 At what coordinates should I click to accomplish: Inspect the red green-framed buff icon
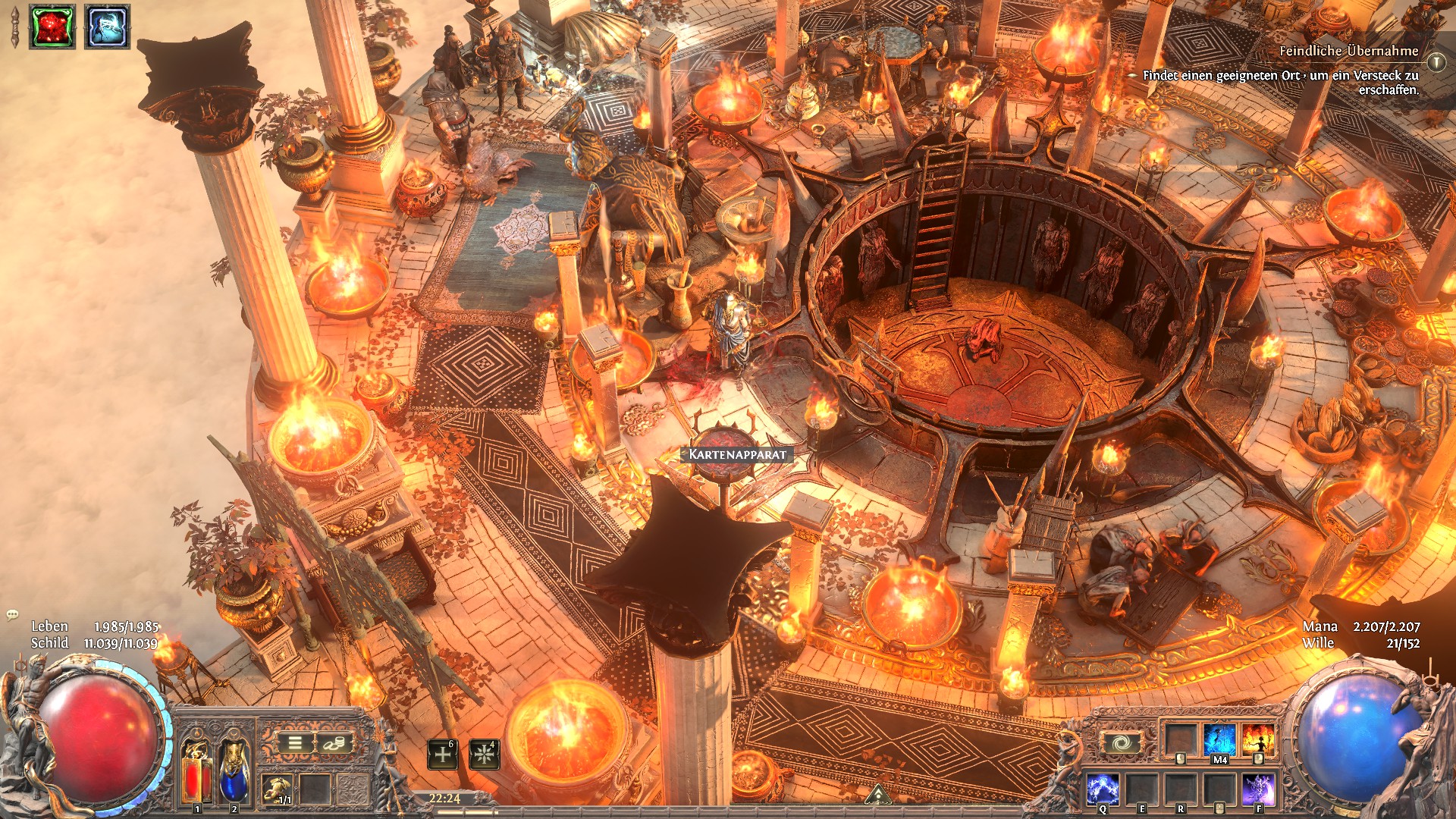click(52, 27)
